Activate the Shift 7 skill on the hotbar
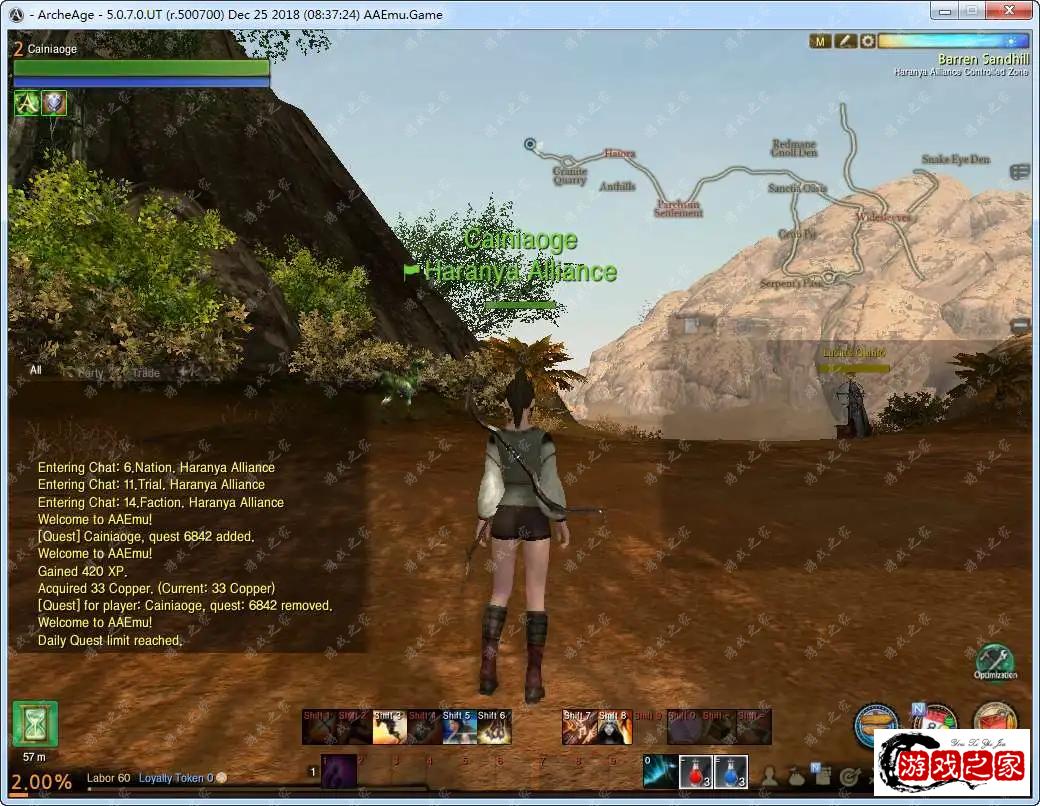Viewport: 1040px width, 806px height. pyautogui.click(x=579, y=727)
